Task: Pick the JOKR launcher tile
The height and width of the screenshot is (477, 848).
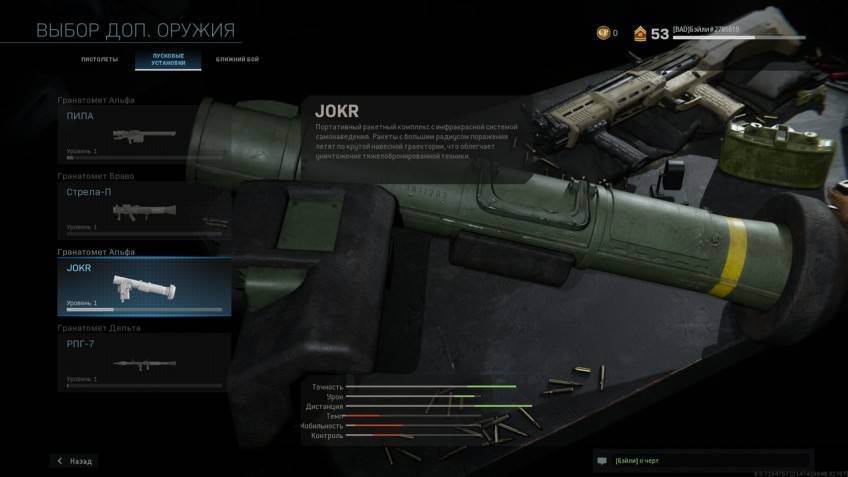Action: (144, 286)
